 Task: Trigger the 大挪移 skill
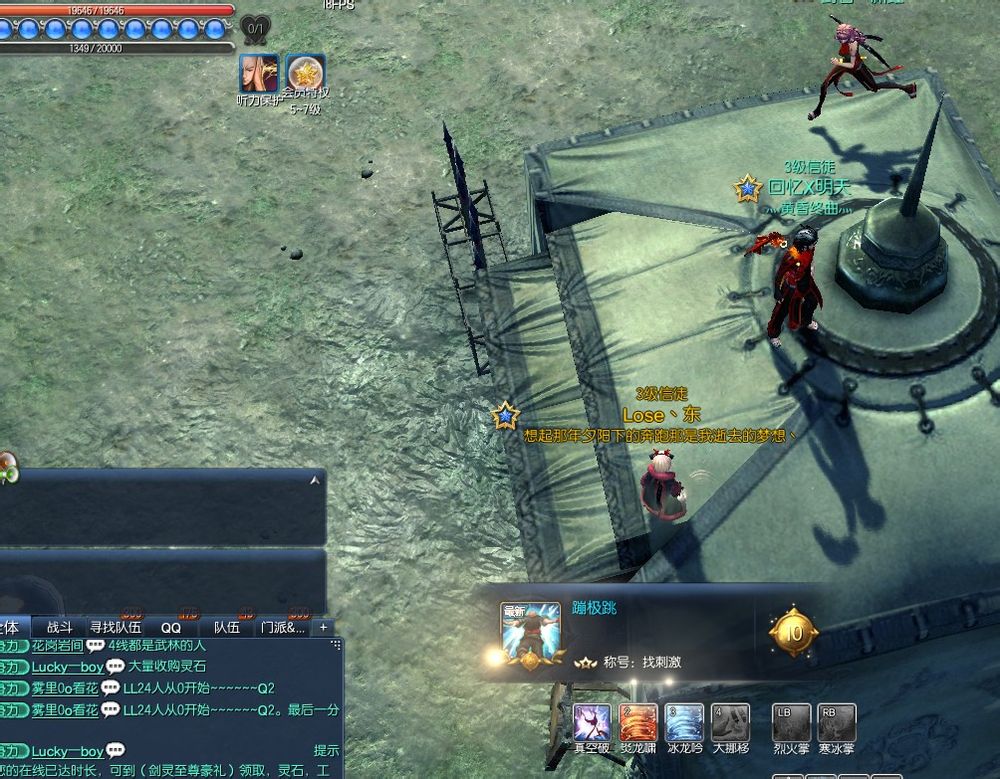731,722
